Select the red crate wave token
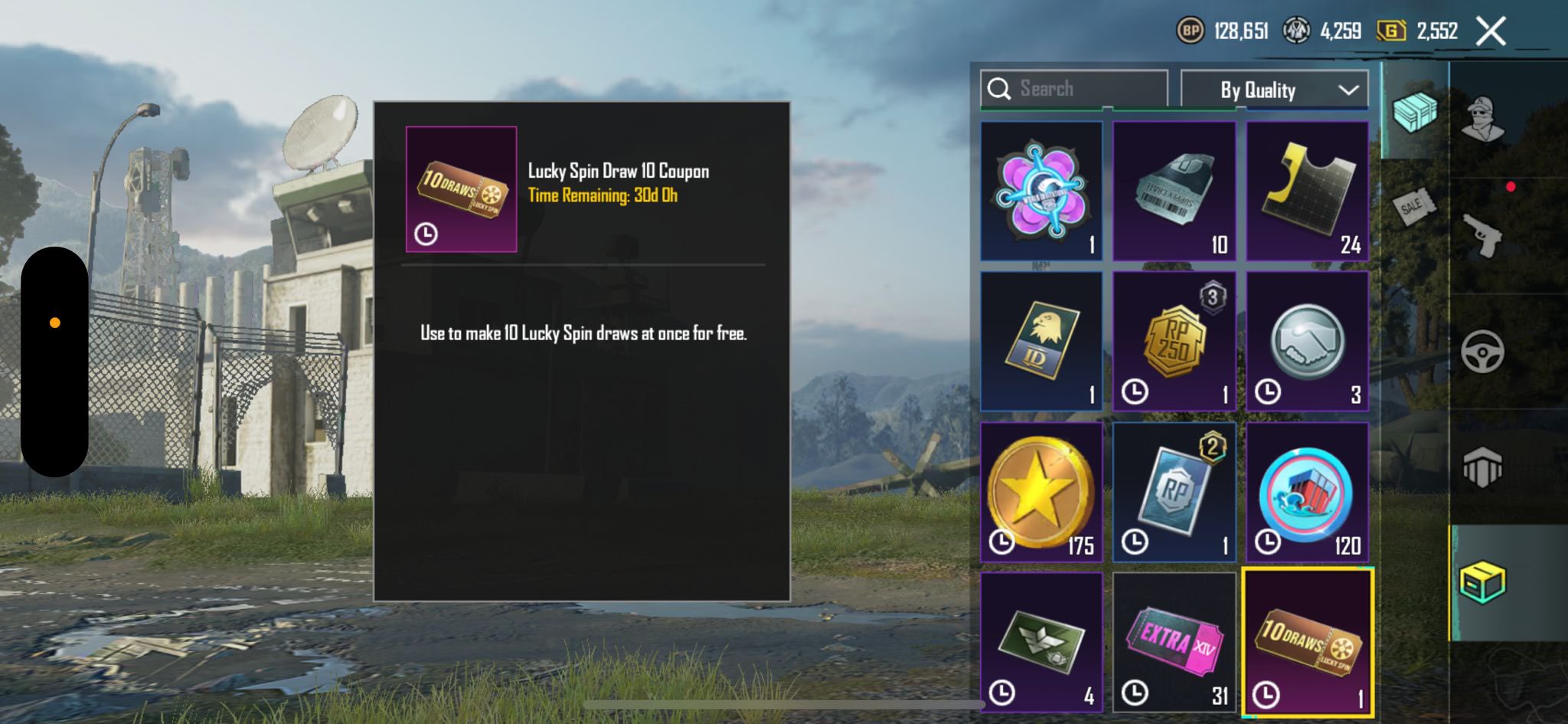 (1307, 492)
